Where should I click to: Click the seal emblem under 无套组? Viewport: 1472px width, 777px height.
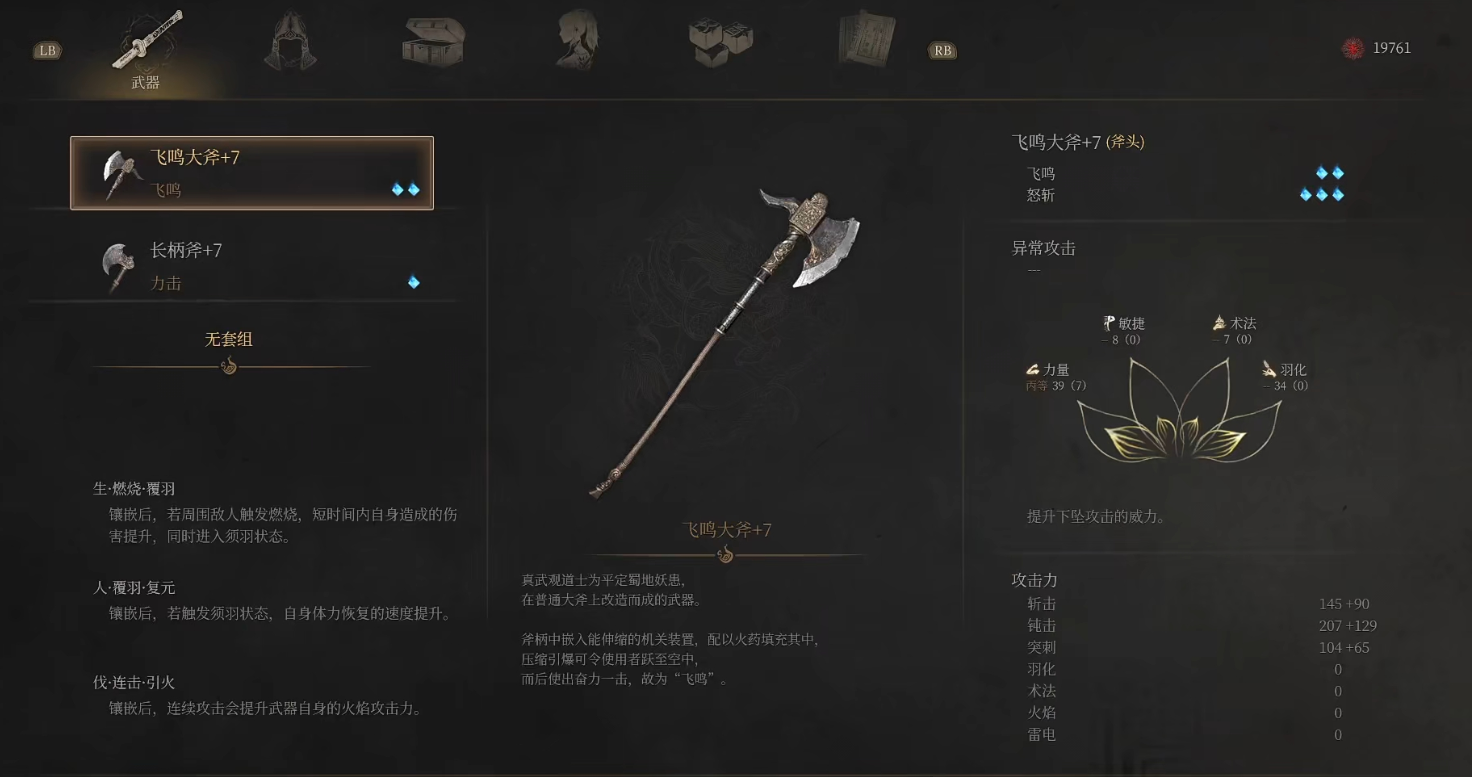coord(231,366)
